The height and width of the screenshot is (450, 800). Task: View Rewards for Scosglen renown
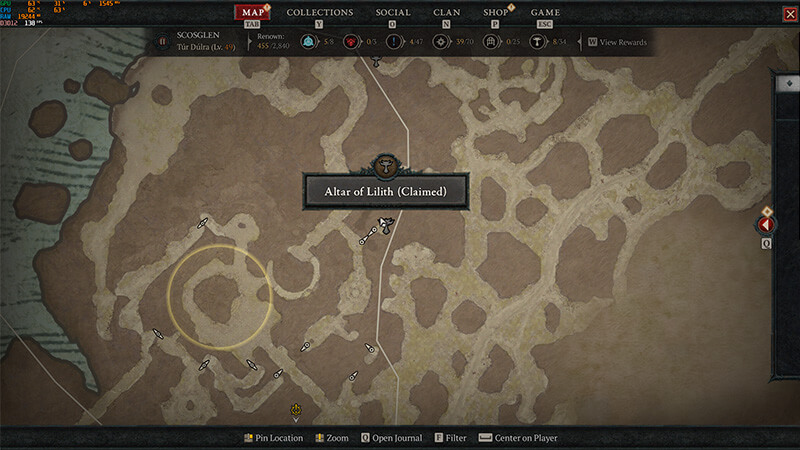[x=622, y=42]
